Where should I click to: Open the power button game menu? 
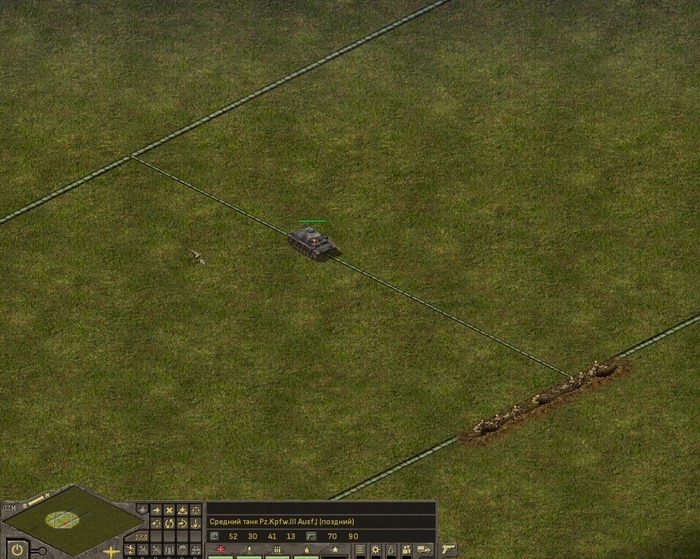17,549
